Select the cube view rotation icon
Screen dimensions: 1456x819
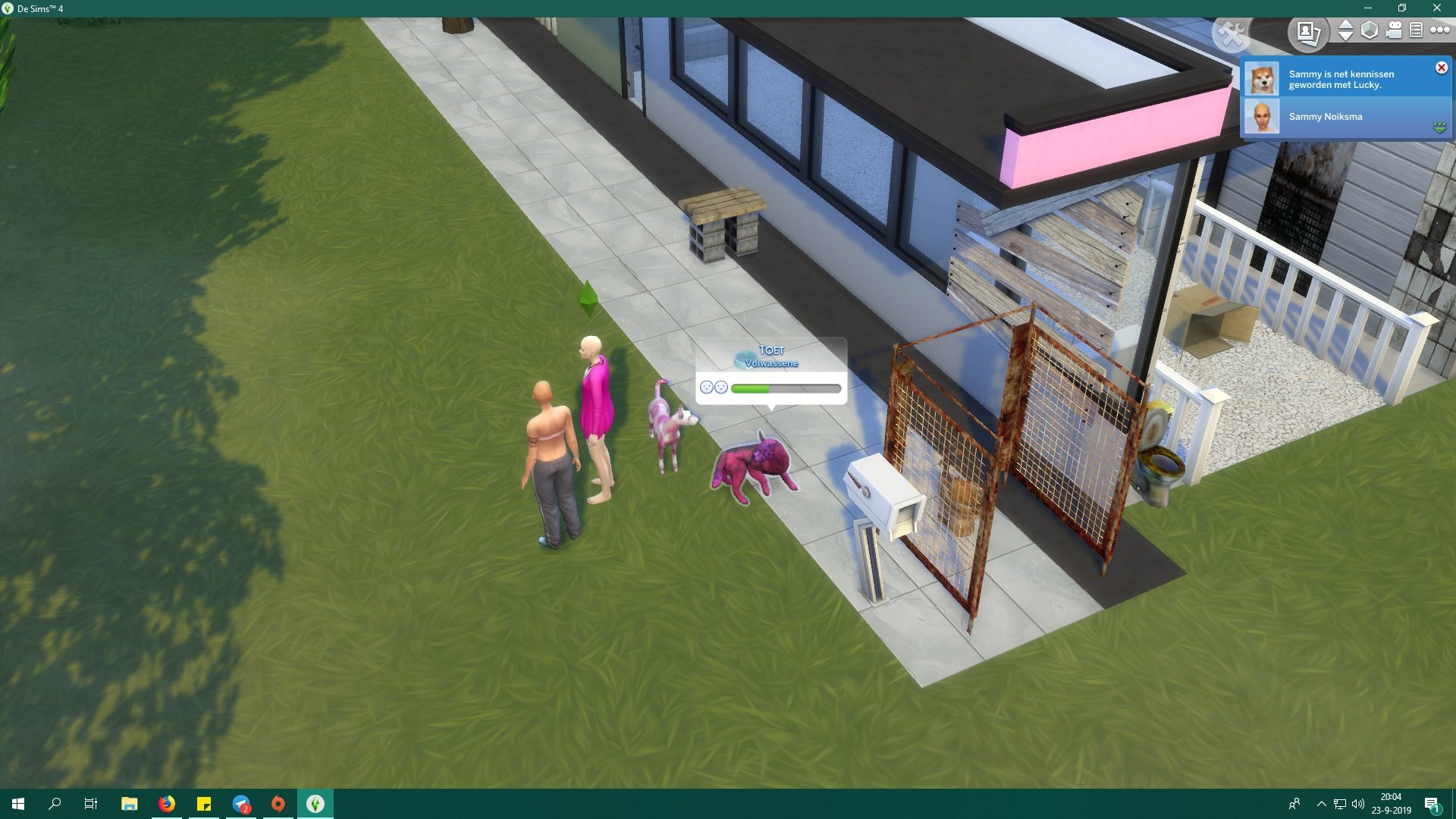click(1369, 30)
